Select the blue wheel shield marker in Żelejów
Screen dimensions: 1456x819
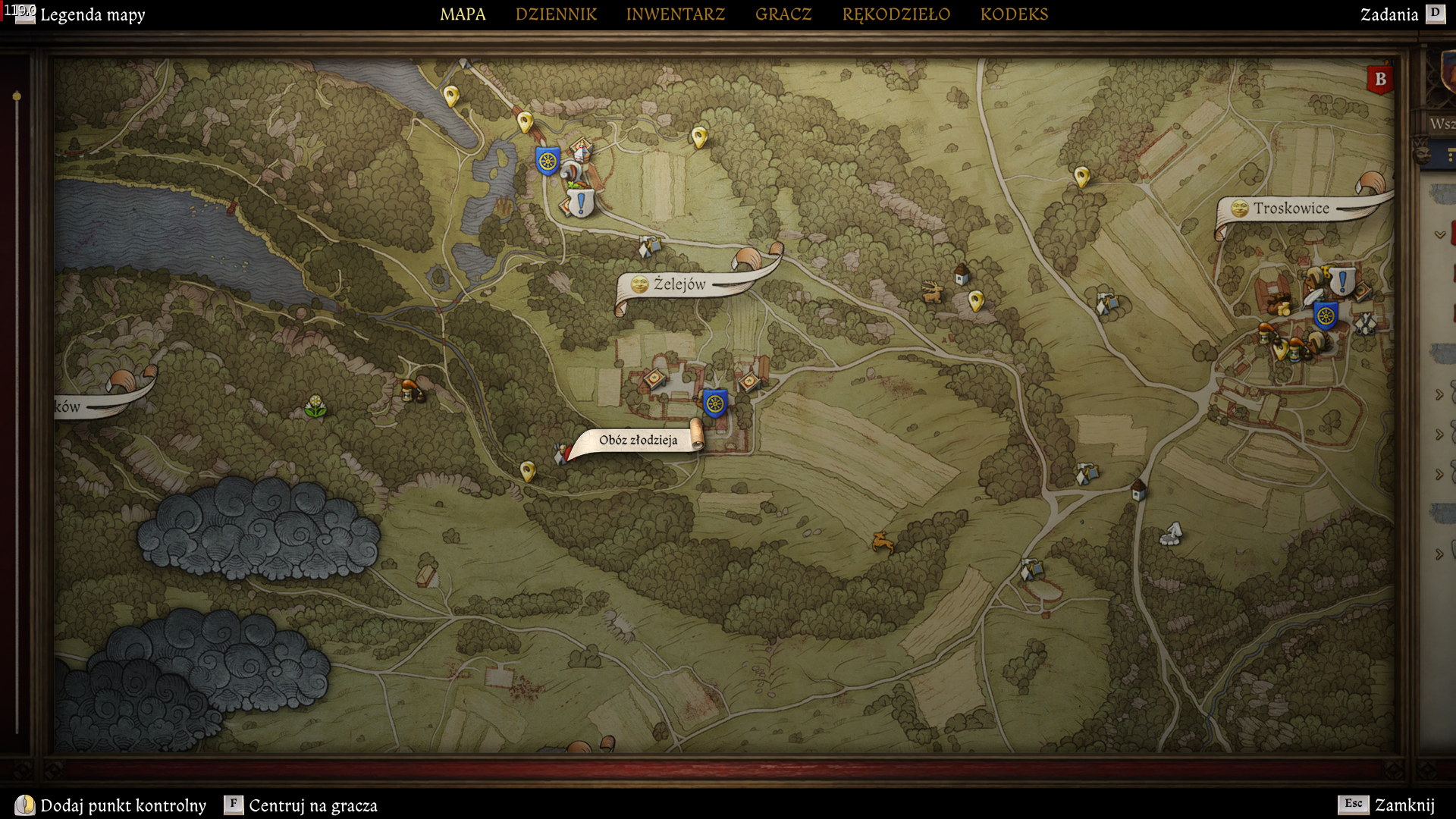[714, 403]
